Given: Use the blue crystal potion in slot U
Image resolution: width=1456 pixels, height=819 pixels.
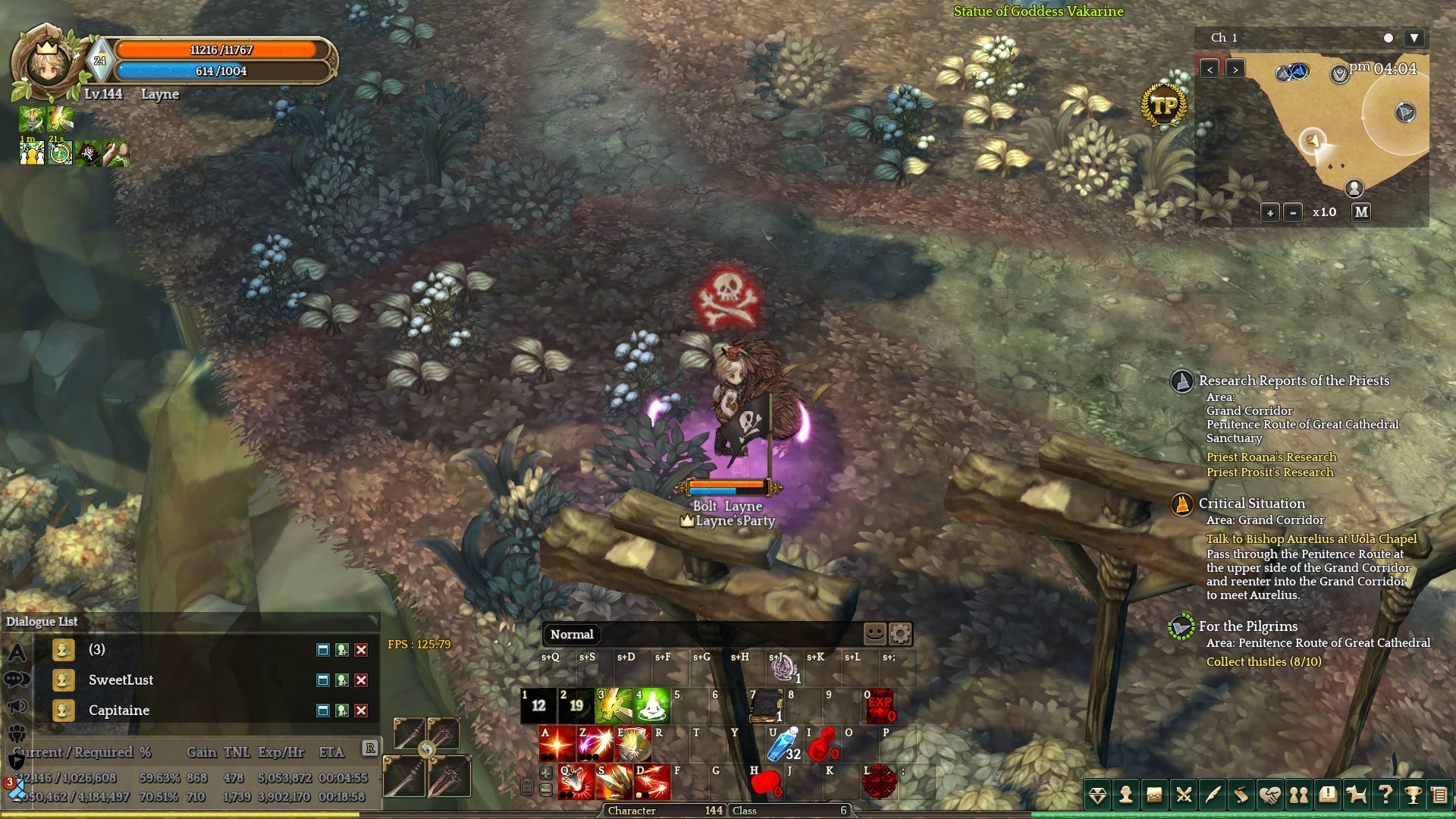Looking at the screenshot, I should point(784,744).
